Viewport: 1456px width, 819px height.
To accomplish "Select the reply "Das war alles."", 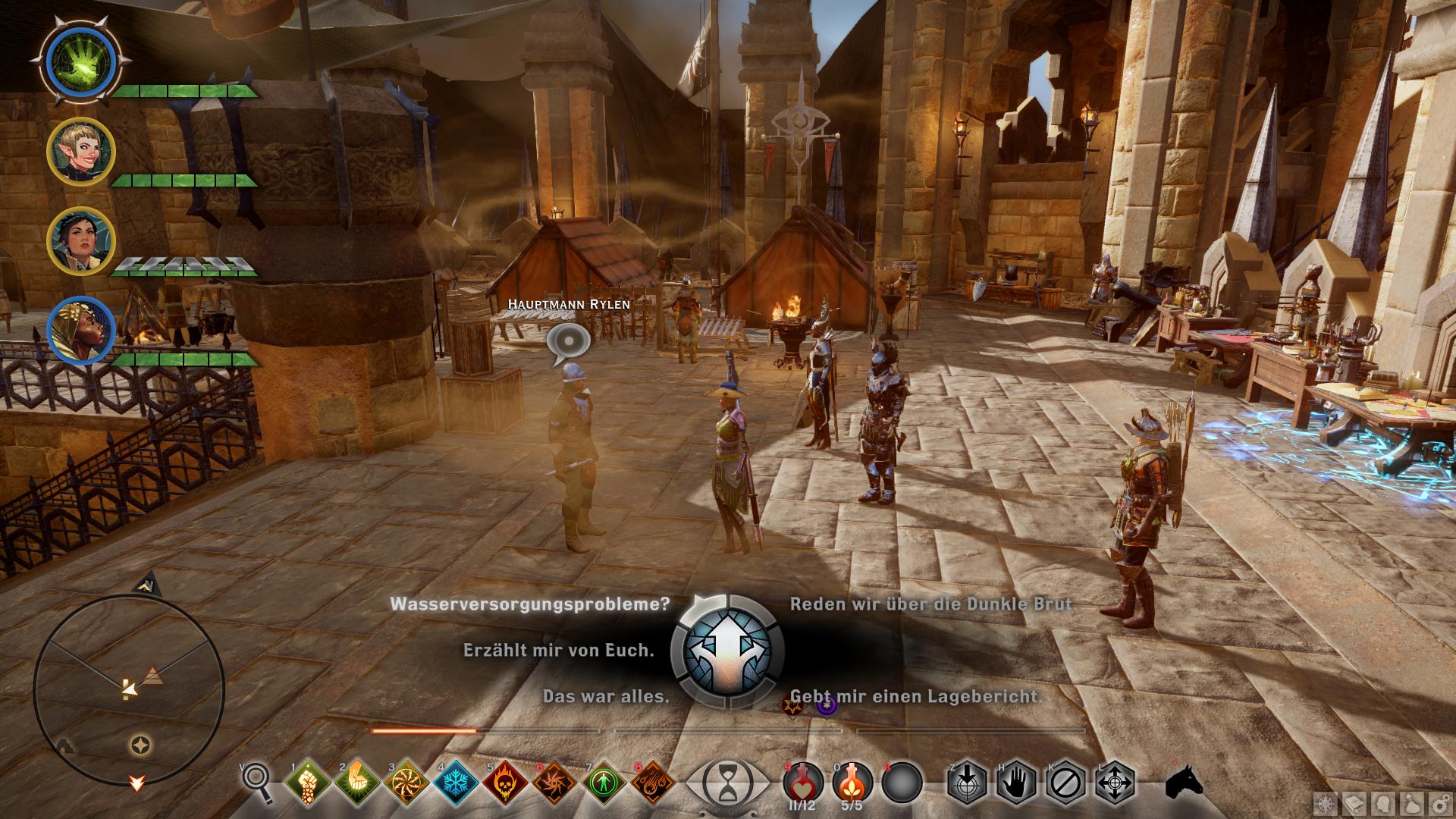I will point(606,696).
